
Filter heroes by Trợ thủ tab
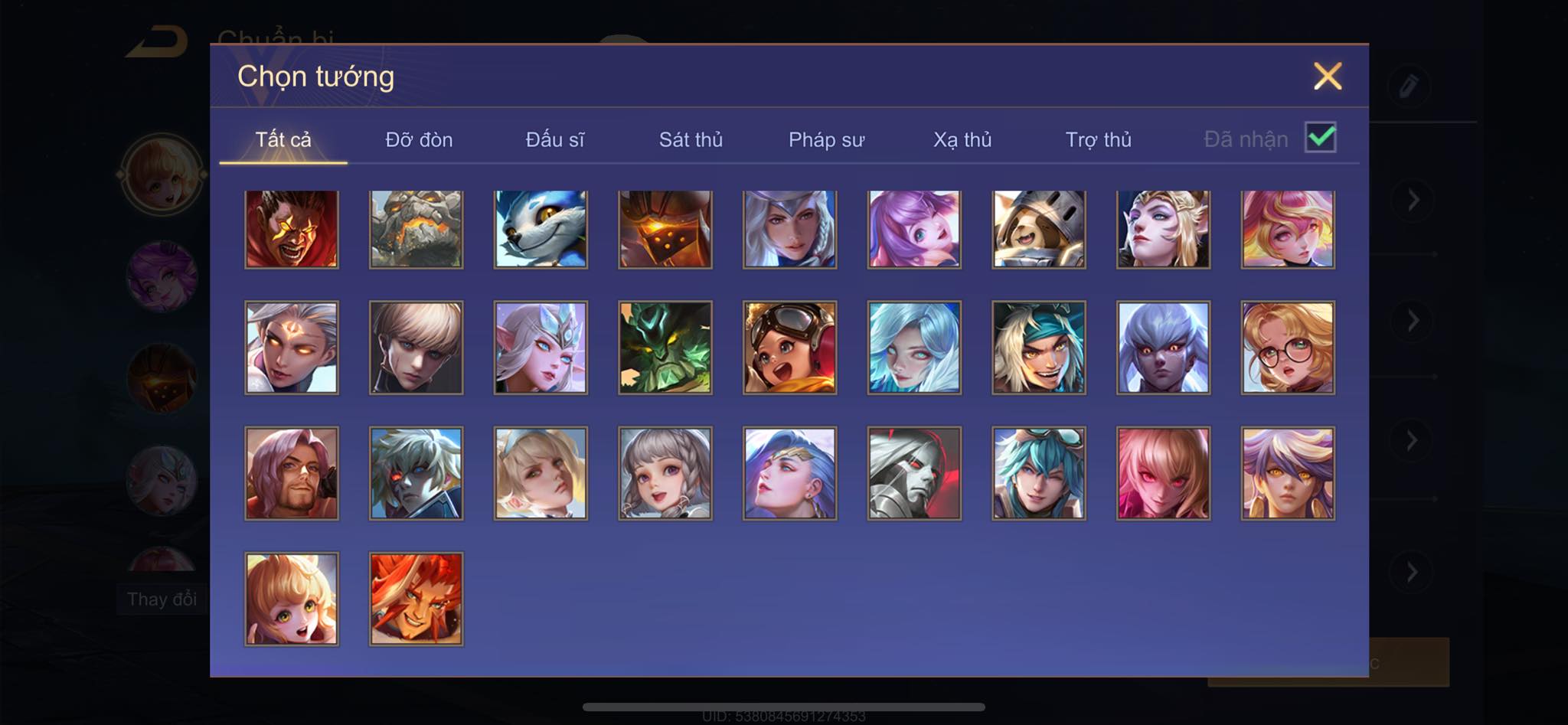(1098, 140)
